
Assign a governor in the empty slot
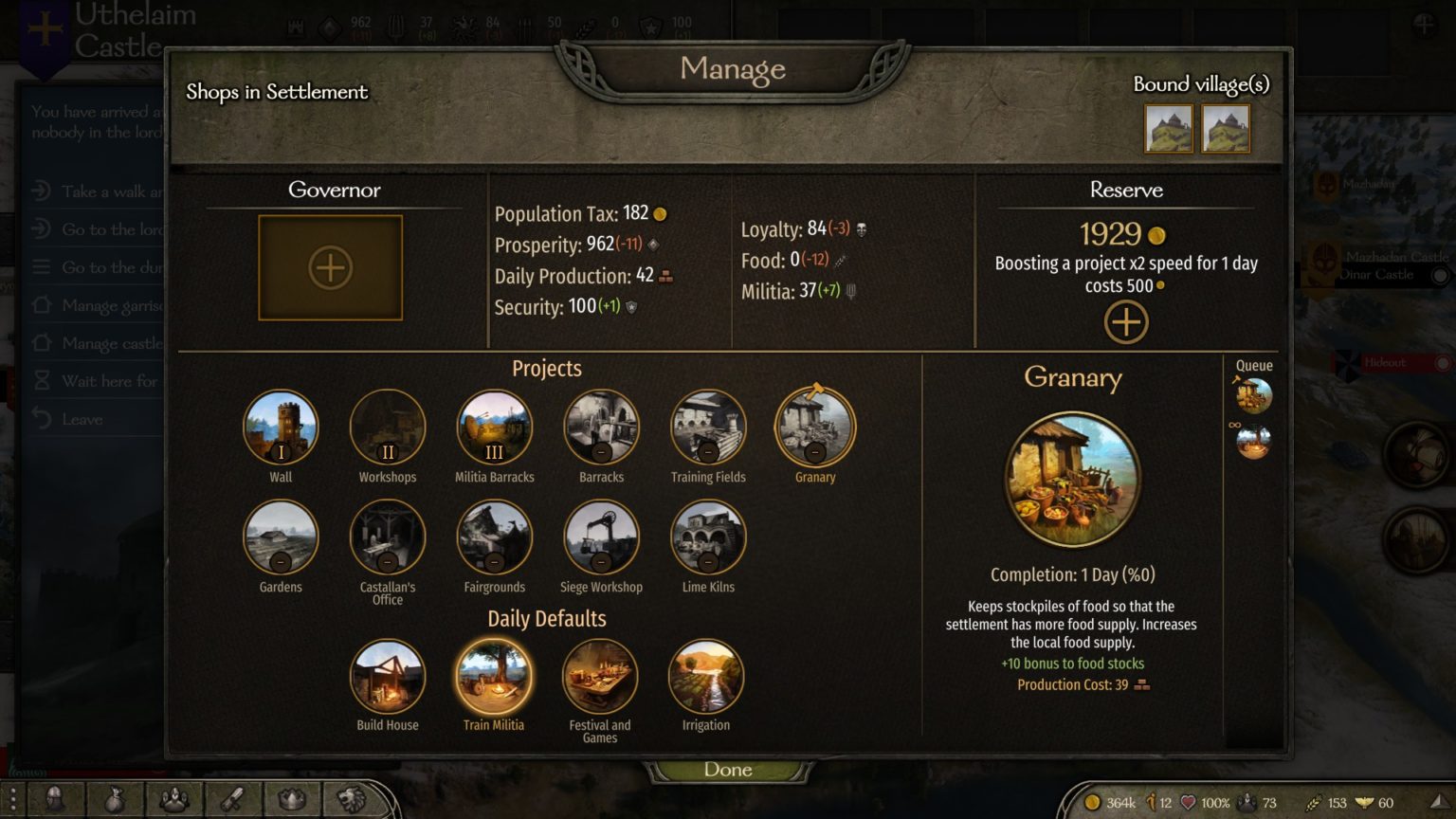click(330, 268)
